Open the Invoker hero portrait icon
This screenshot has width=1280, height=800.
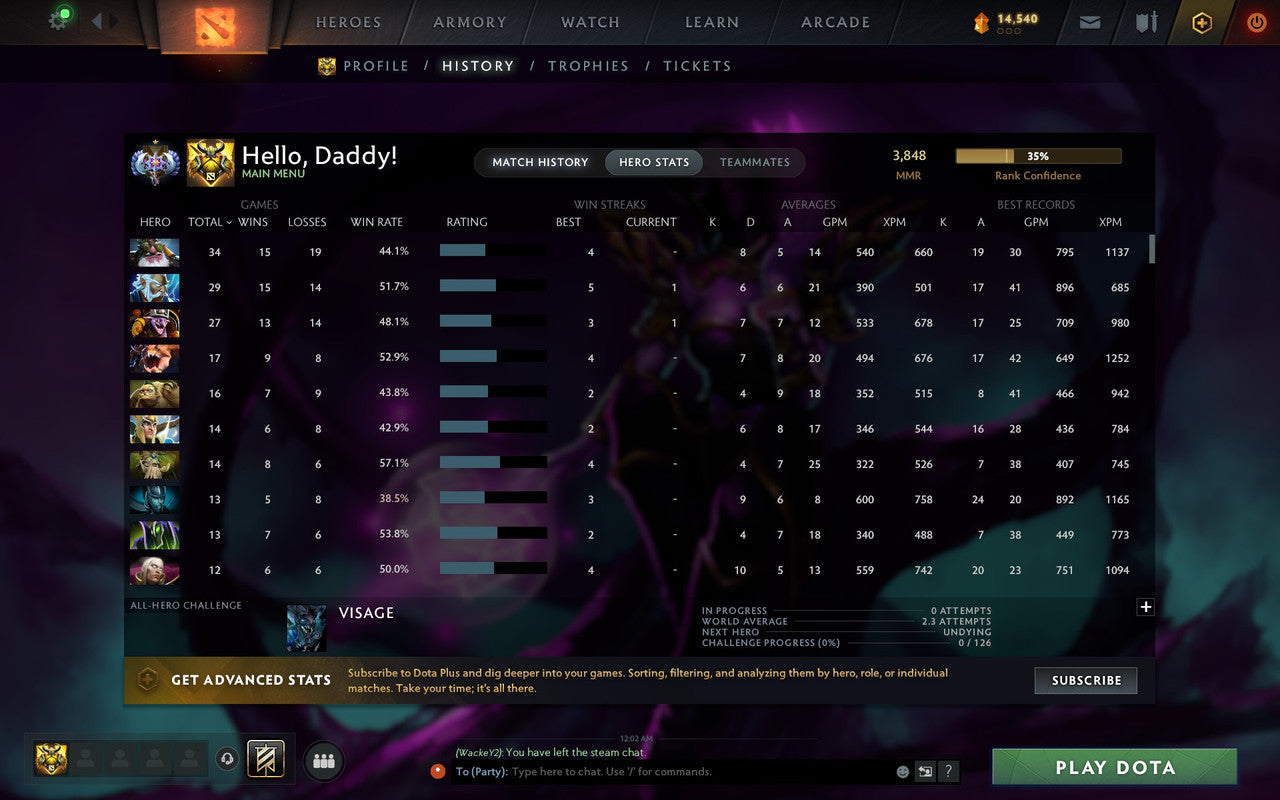coord(157,568)
